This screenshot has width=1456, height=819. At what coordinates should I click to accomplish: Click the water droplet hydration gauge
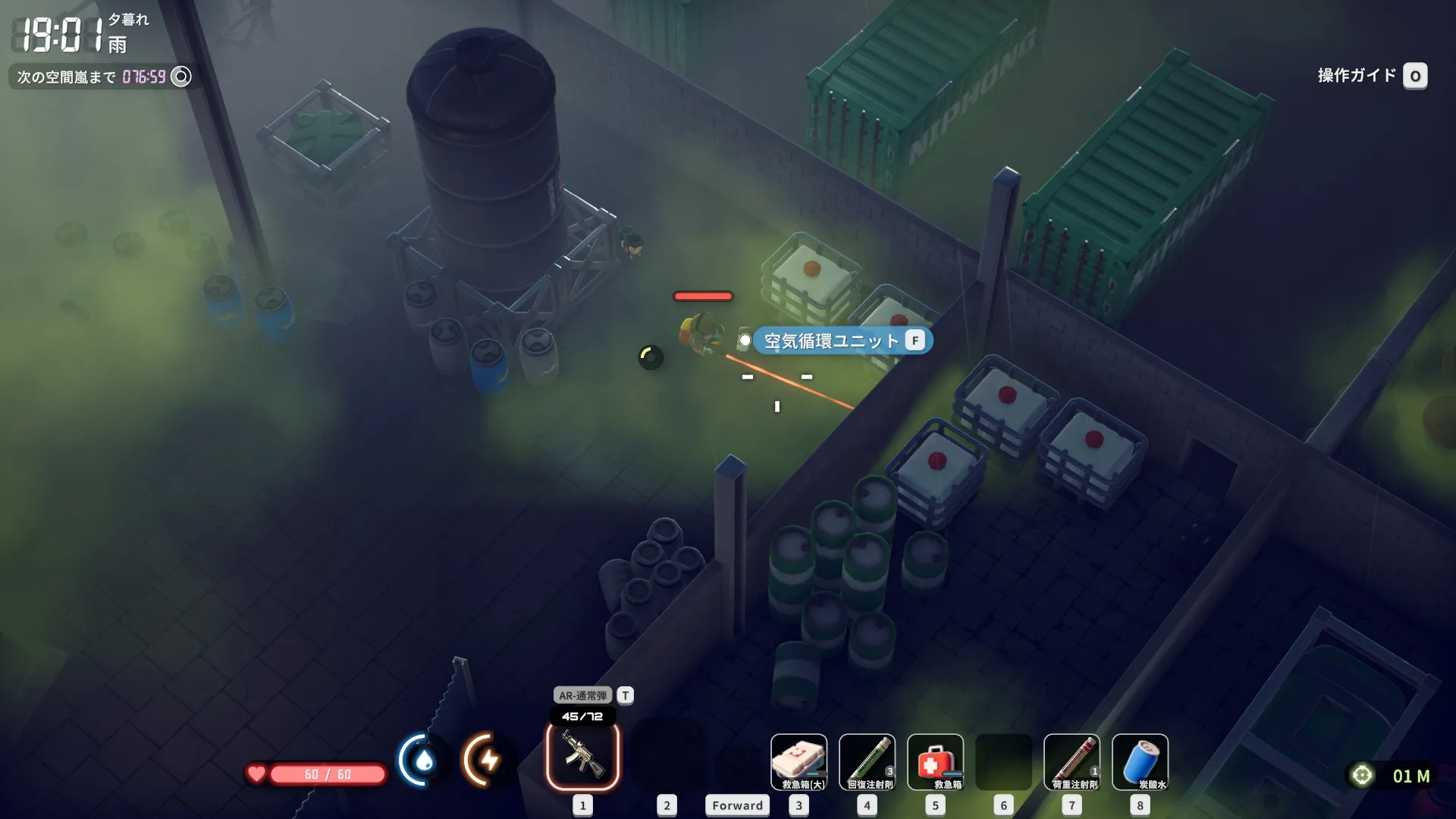[x=422, y=760]
